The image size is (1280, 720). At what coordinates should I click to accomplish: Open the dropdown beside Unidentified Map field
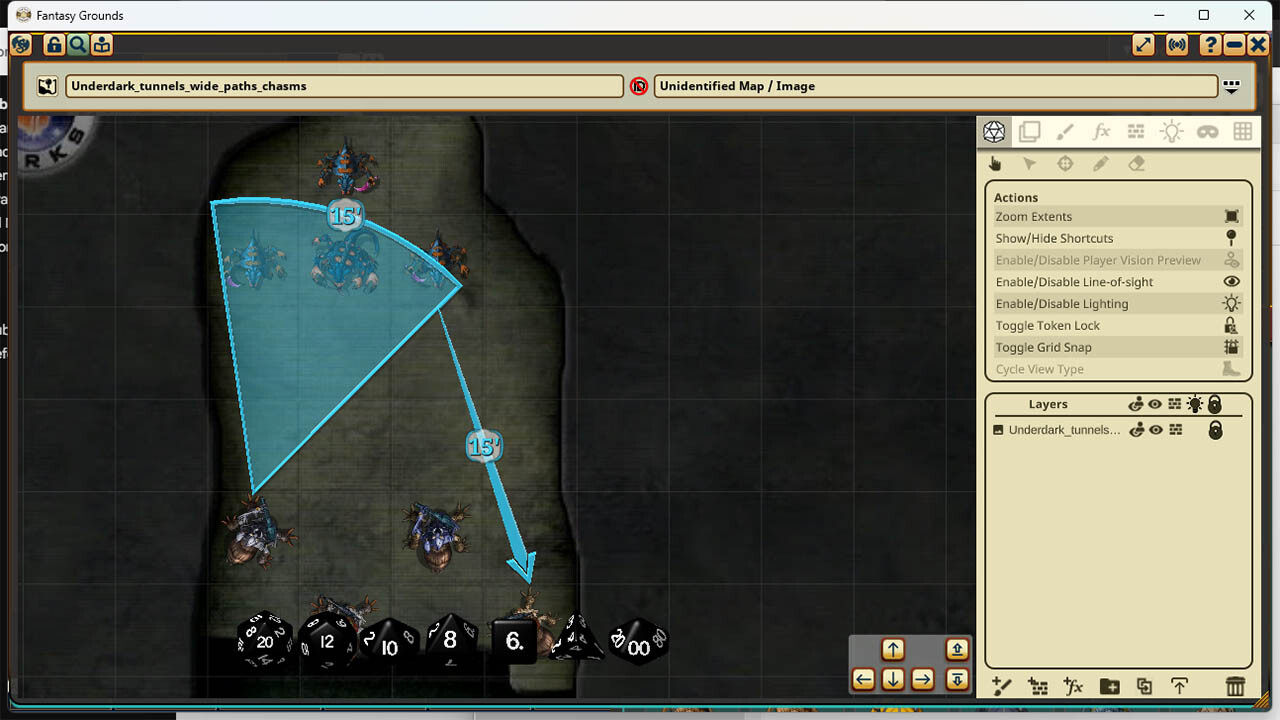[x=1231, y=86]
